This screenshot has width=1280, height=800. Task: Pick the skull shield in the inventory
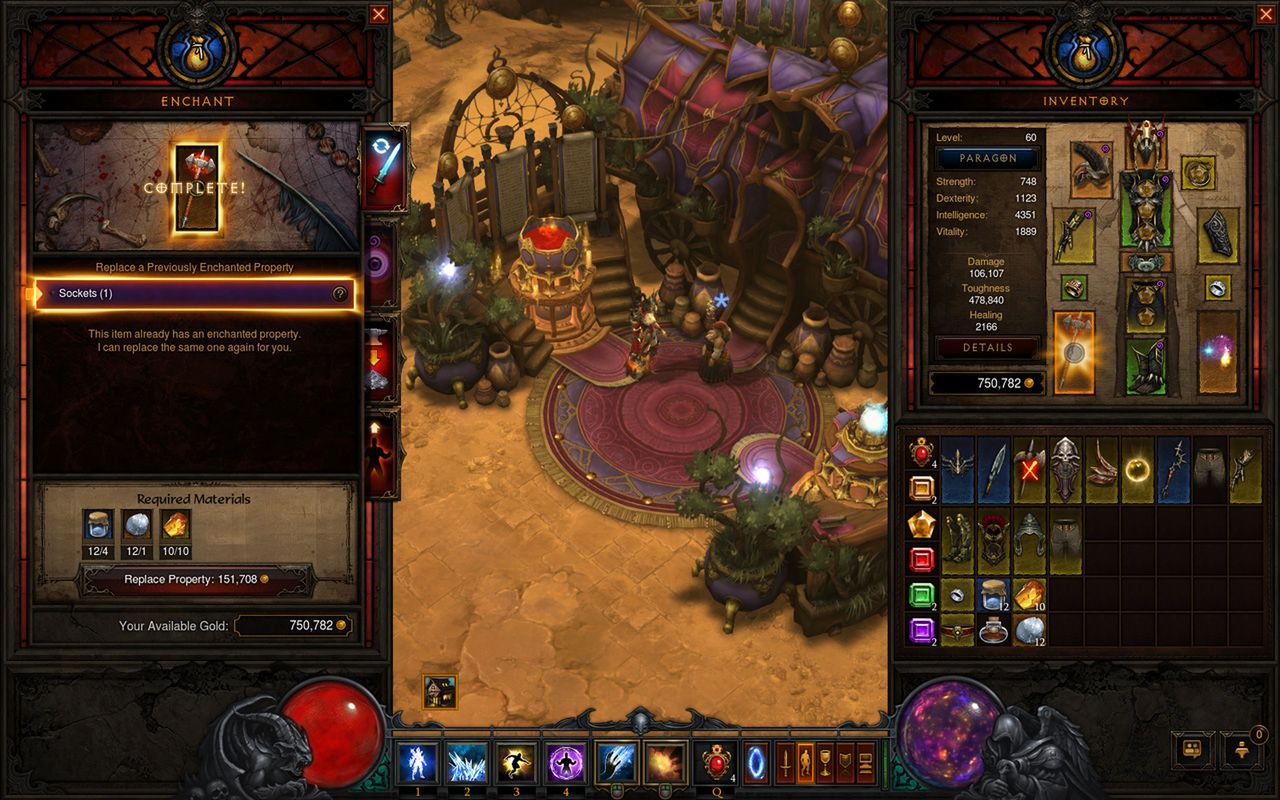1066,468
